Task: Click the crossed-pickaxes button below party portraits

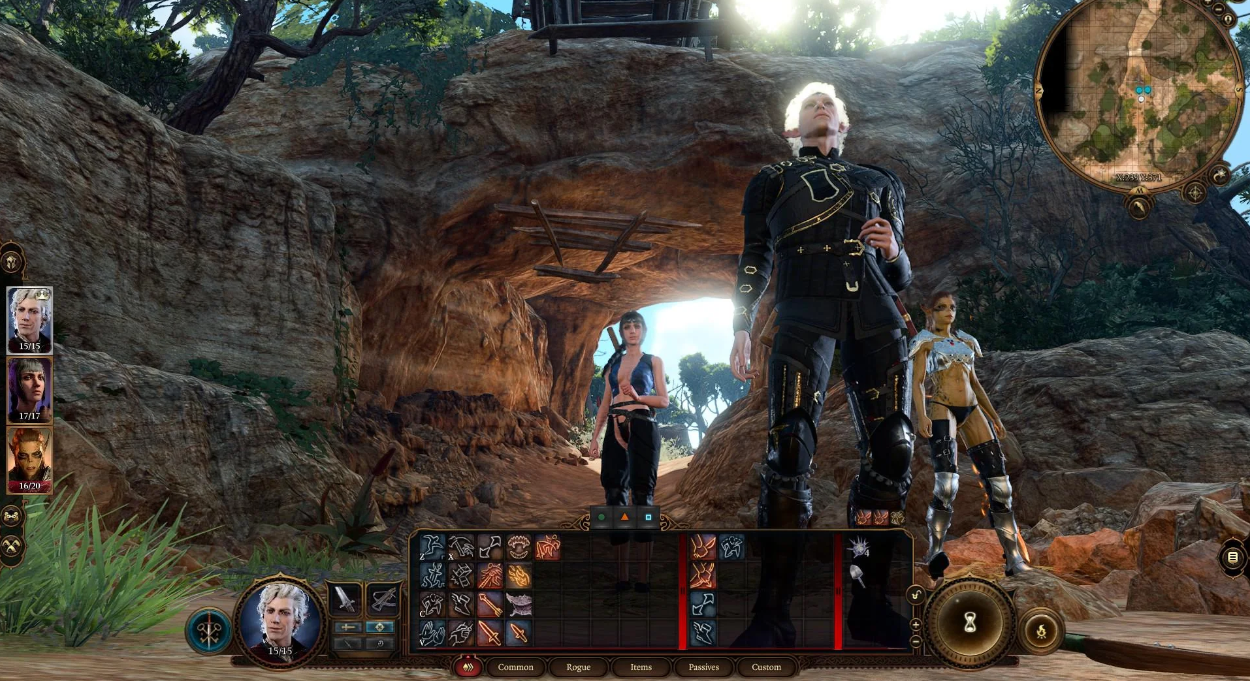Action: coord(12,546)
